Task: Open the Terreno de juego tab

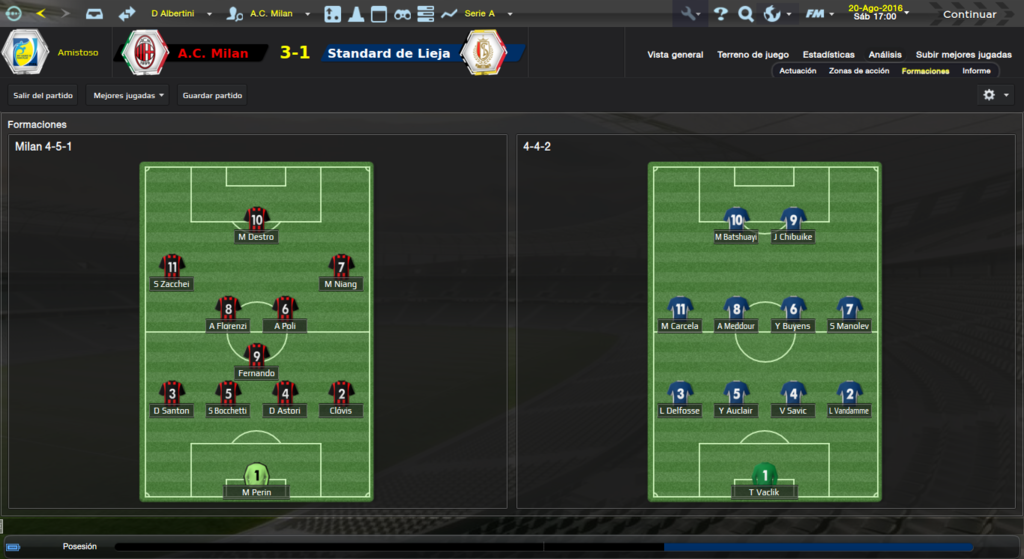Action: pyautogui.click(x=753, y=55)
